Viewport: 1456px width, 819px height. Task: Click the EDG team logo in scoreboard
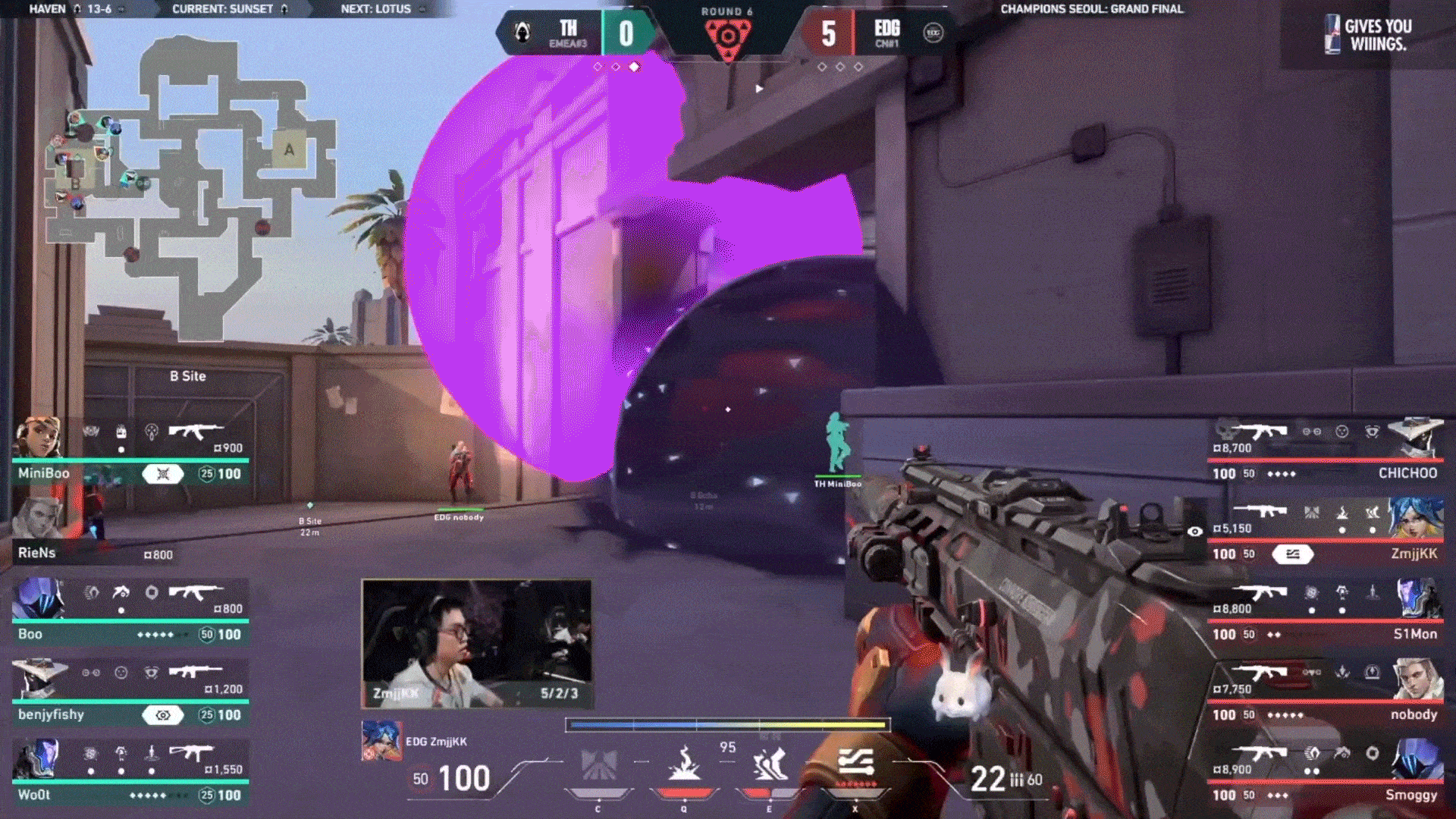point(933,33)
